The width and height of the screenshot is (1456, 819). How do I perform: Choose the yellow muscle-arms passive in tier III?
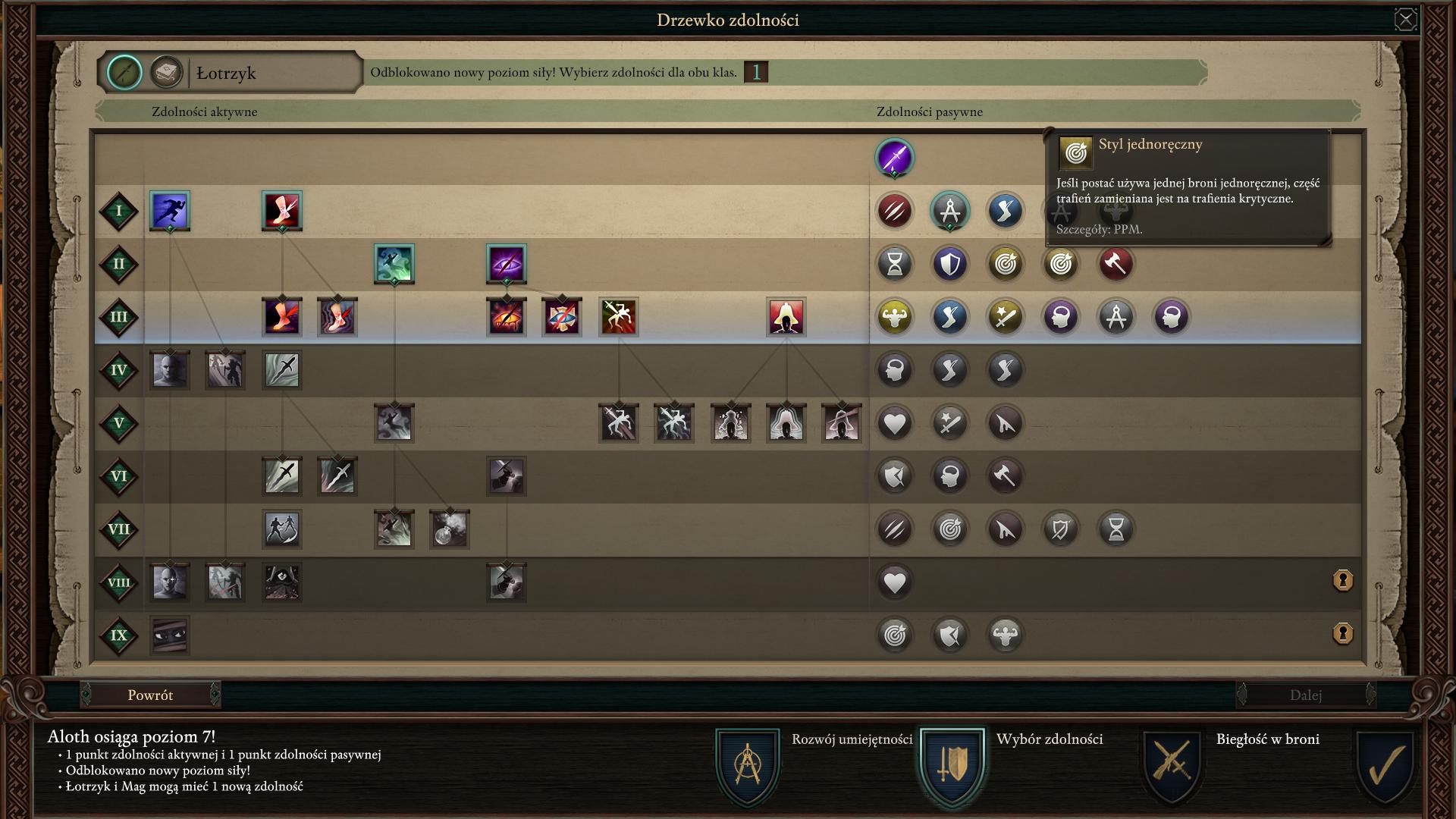(895, 317)
